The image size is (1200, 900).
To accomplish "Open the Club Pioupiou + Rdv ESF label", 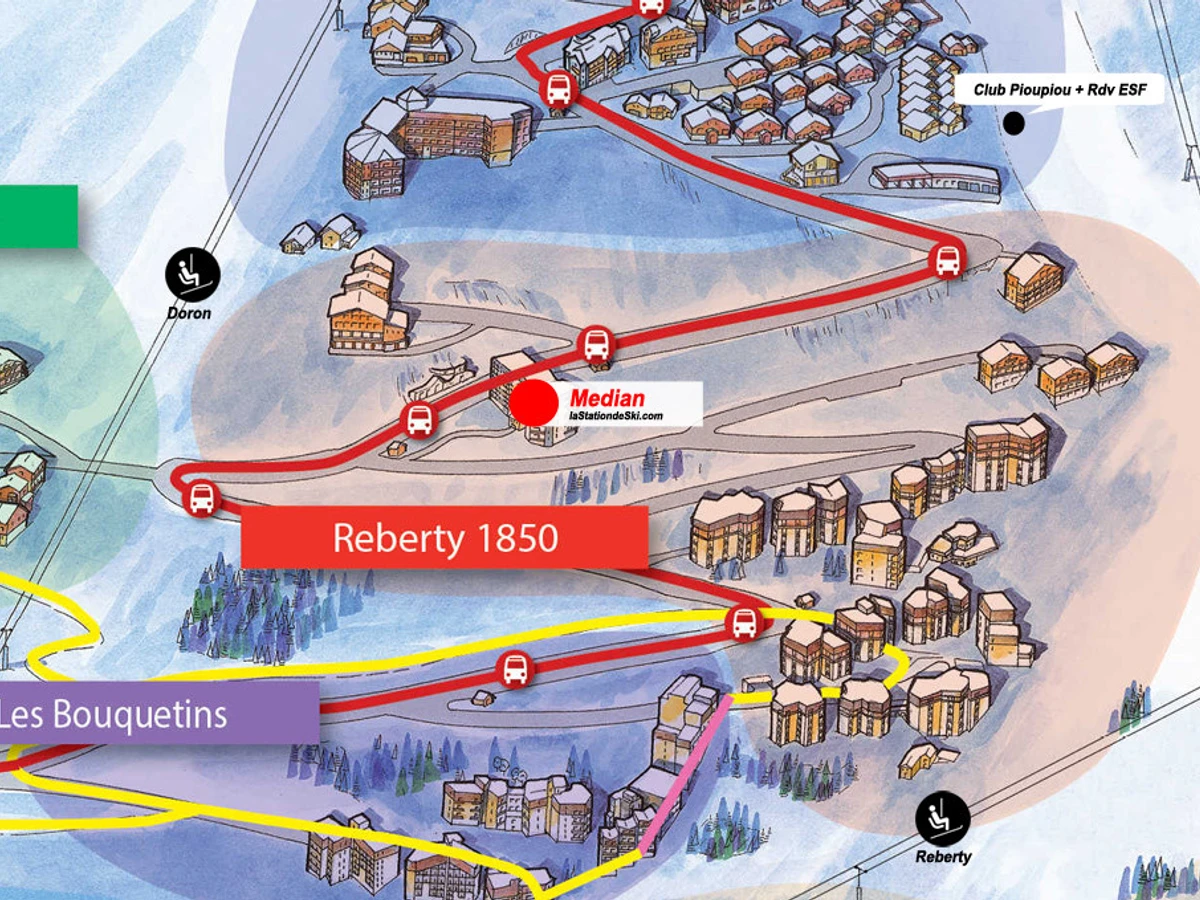I will (x=1068, y=90).
